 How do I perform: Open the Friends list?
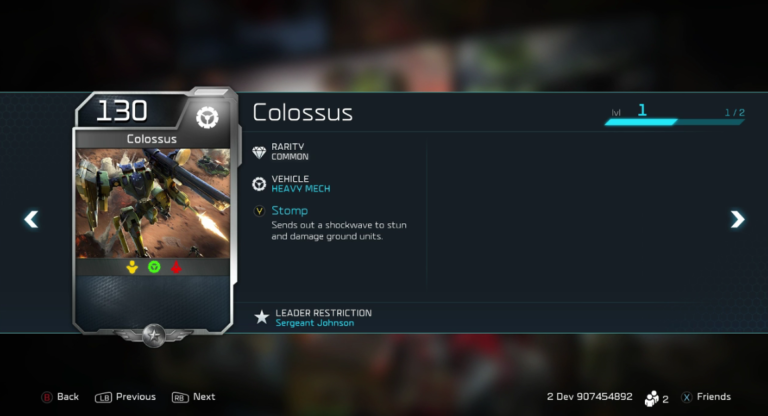click(x=705, y=397)
